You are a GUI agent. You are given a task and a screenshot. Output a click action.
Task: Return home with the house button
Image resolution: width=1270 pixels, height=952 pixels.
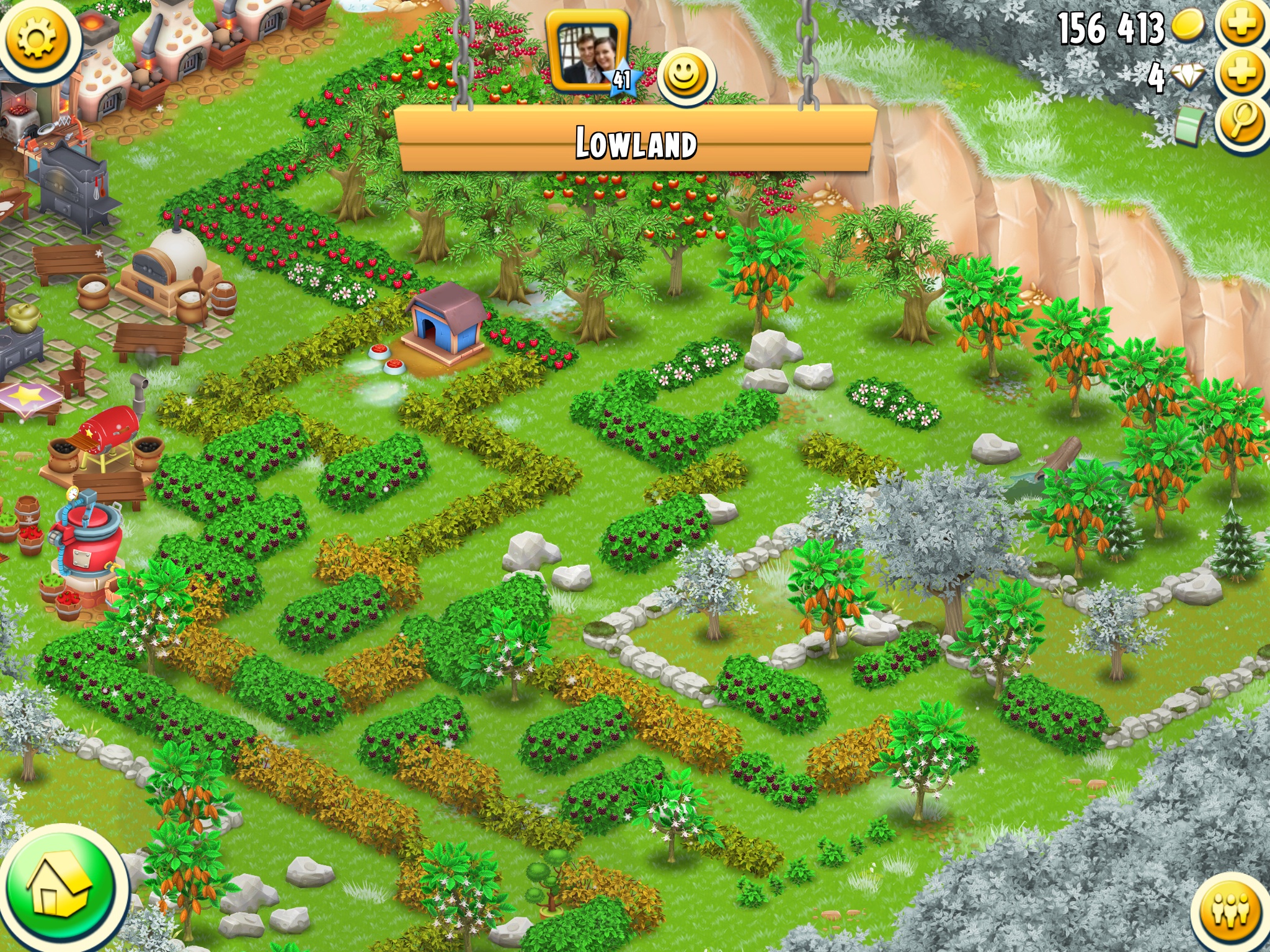coord(61,886)
